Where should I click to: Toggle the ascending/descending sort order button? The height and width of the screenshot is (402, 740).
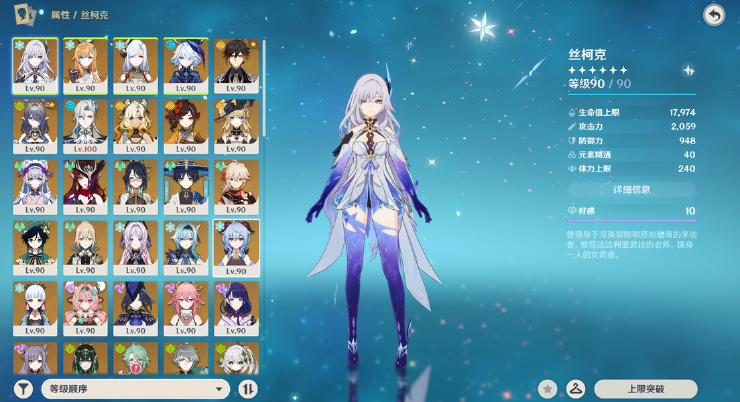click(x=248, y=389)
